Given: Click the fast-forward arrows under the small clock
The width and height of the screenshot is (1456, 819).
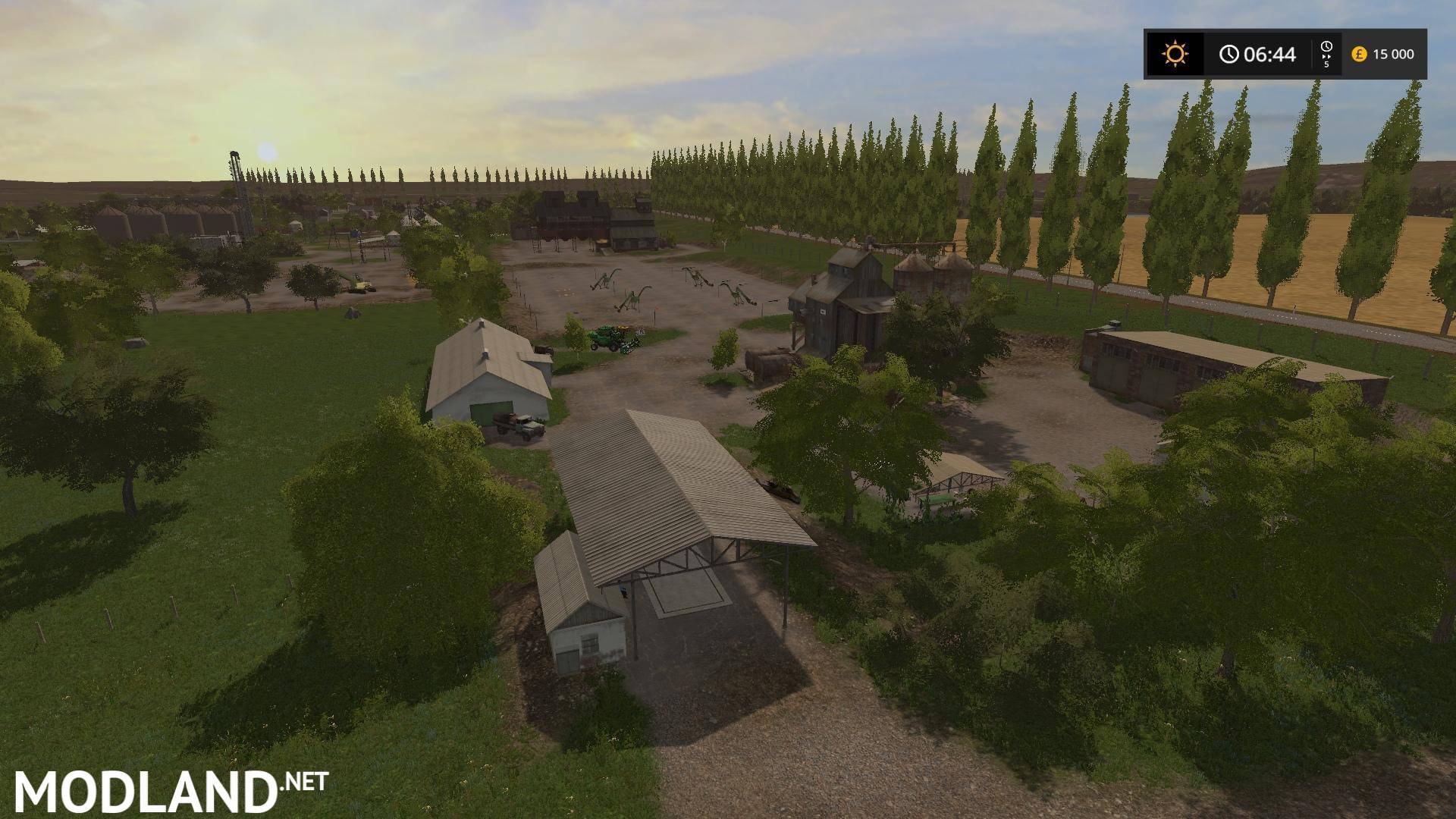Looking at the screenshot, I should [x=1326, y=57].
